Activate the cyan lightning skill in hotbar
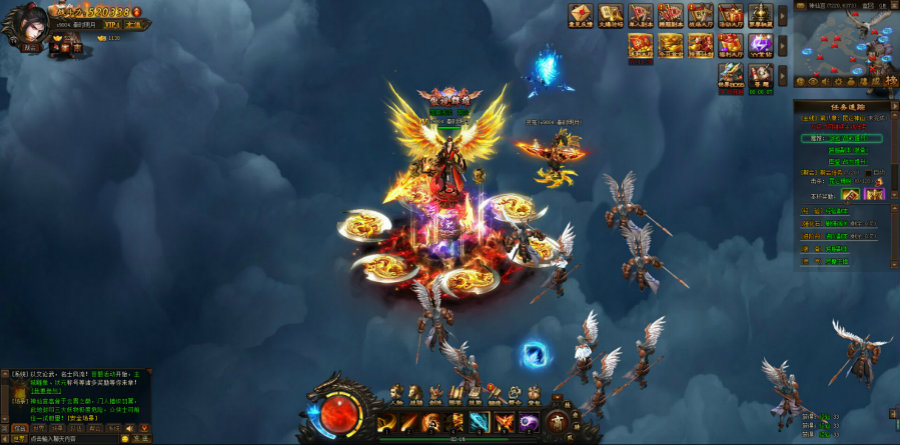Viewport: 900px width, 445px height. [x=480, y=423]
